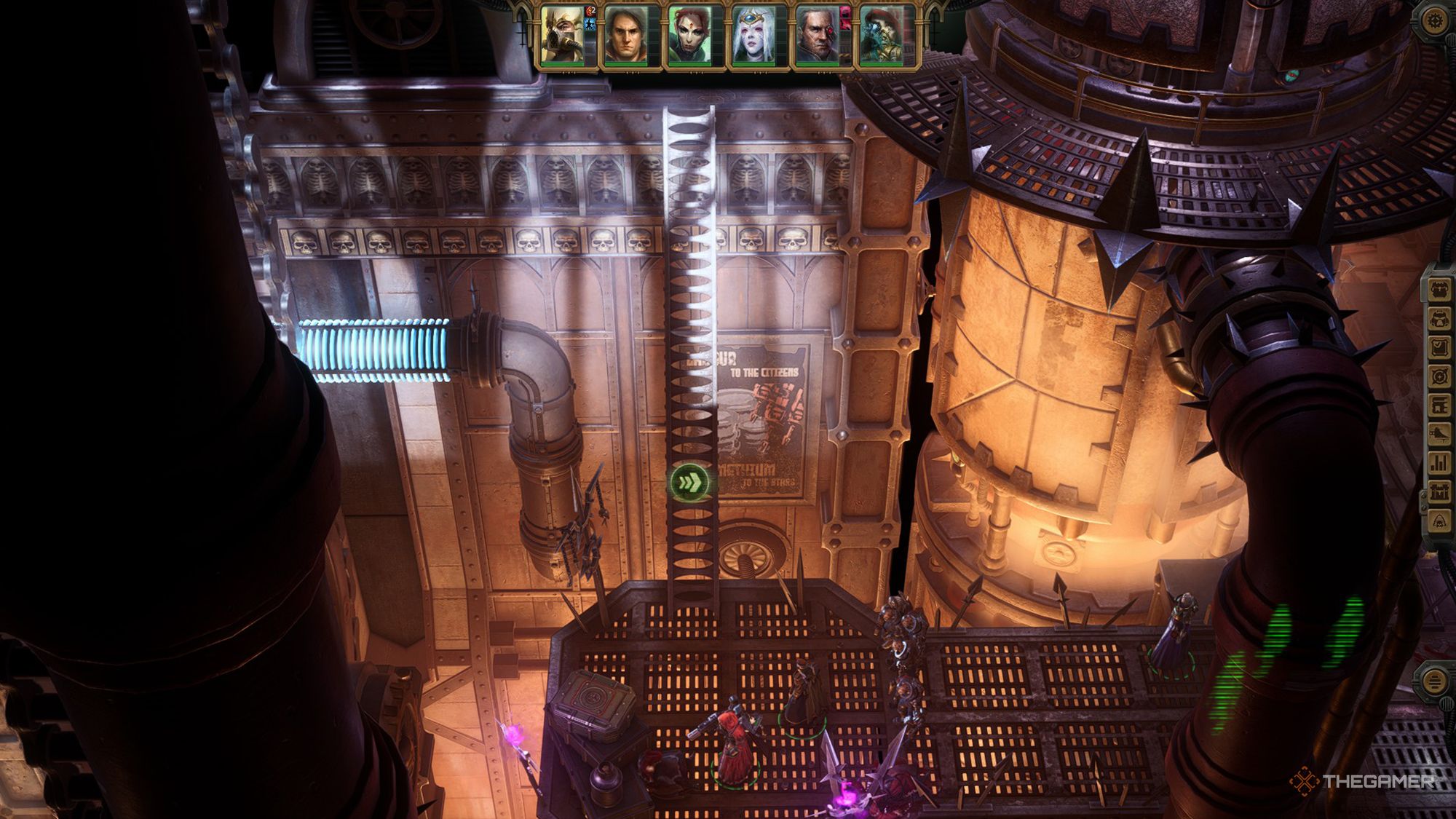Click the red status icon beside Abelard's portrait
The width and height of the screenshot is (1456, 819).
pyautogui.click(x=845, y=18)
